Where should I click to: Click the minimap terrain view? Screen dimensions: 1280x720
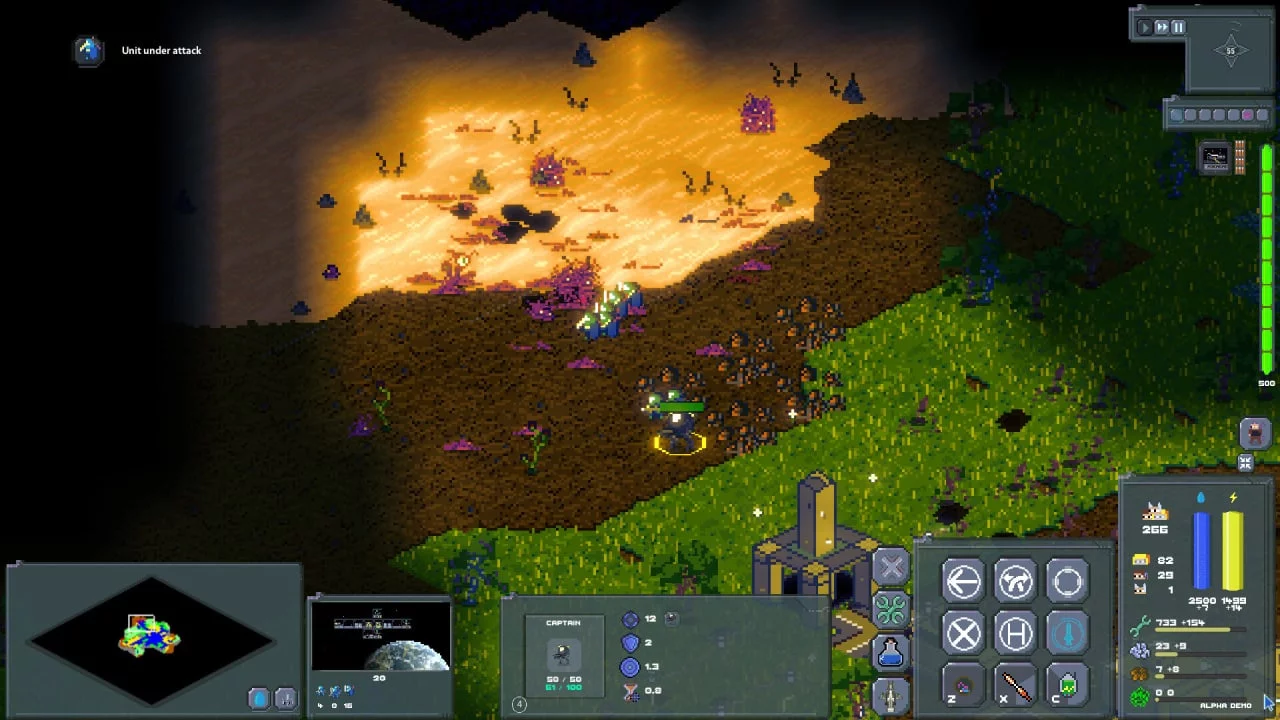pos(150,635)
